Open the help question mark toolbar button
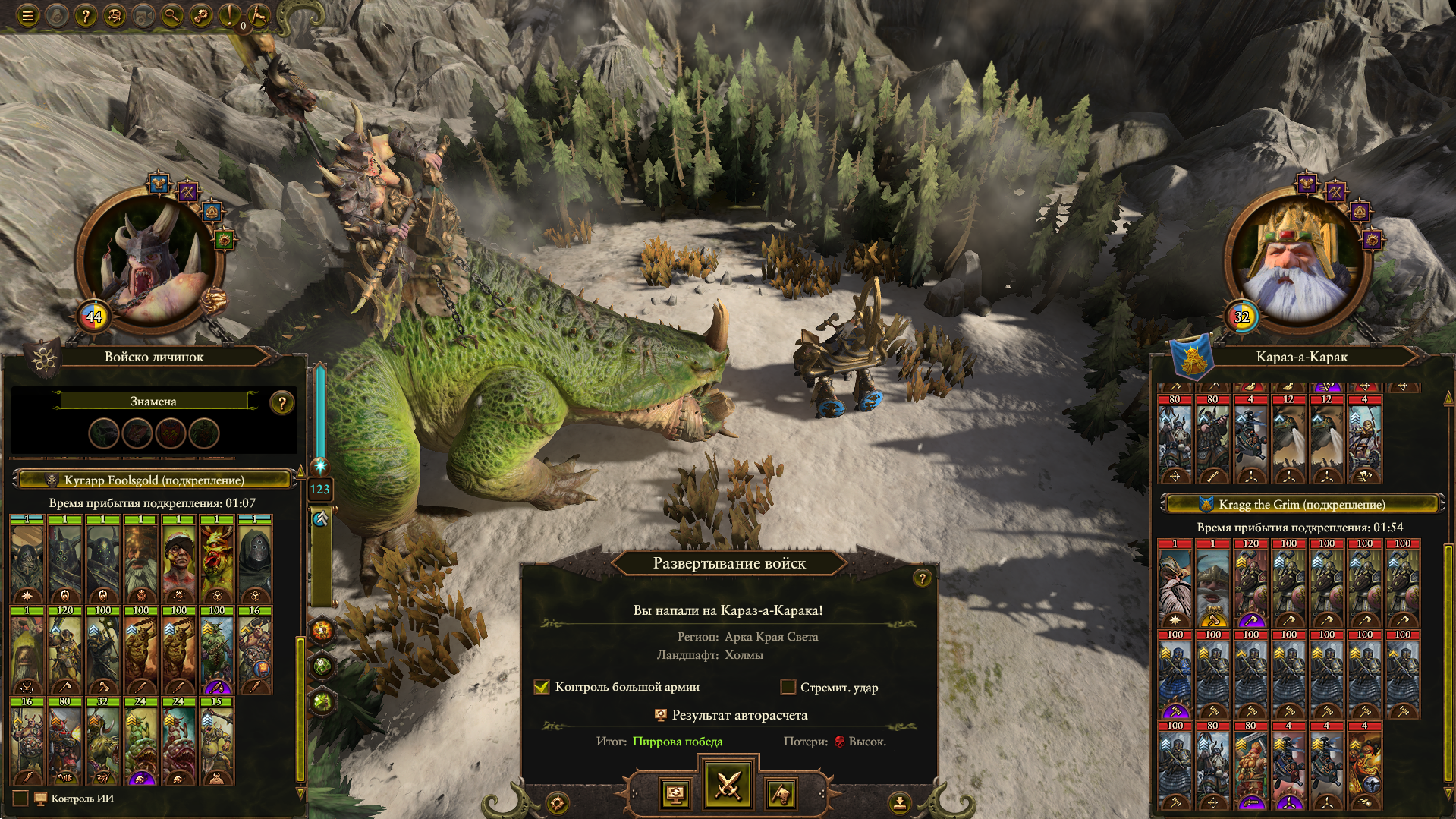The height and width of the screenshot is (819, 1456). 85,15
